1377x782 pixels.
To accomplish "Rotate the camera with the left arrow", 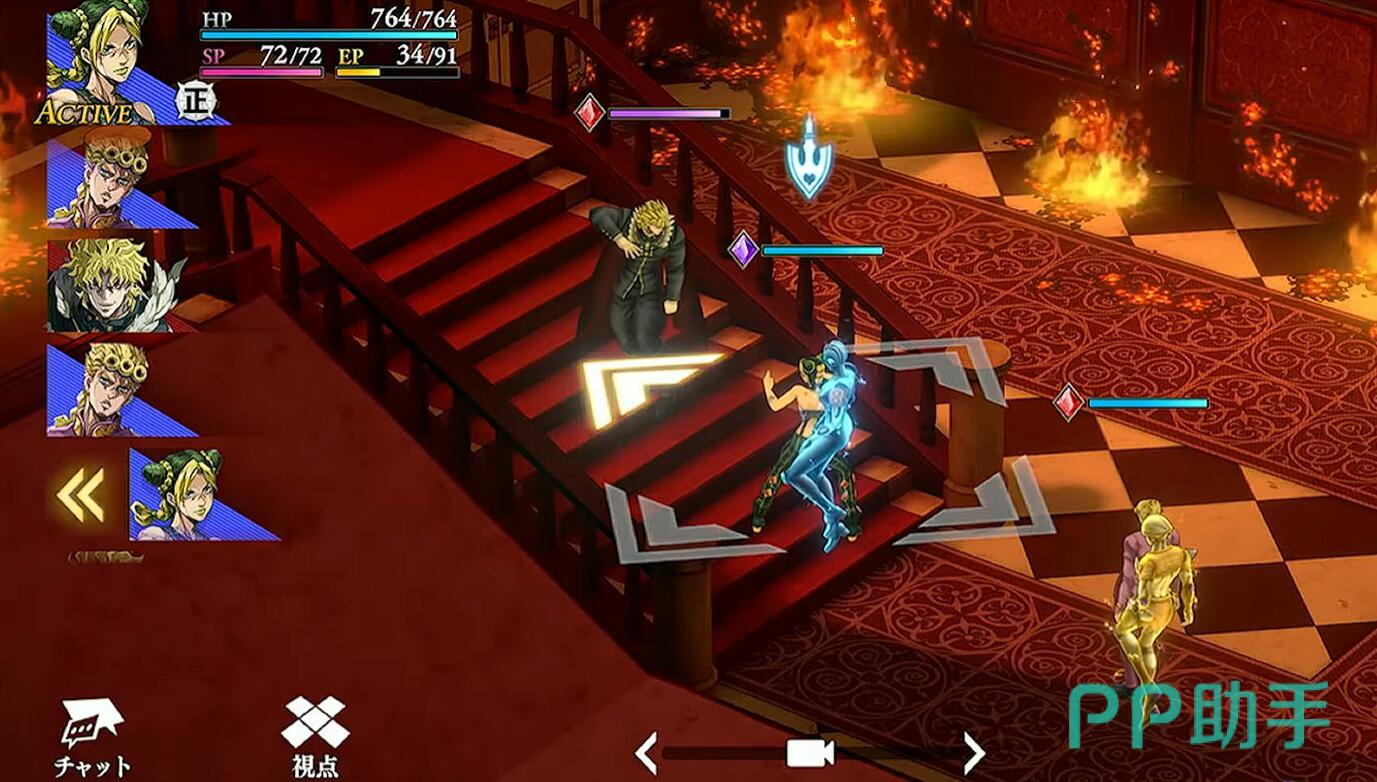I will pos(647,752).
